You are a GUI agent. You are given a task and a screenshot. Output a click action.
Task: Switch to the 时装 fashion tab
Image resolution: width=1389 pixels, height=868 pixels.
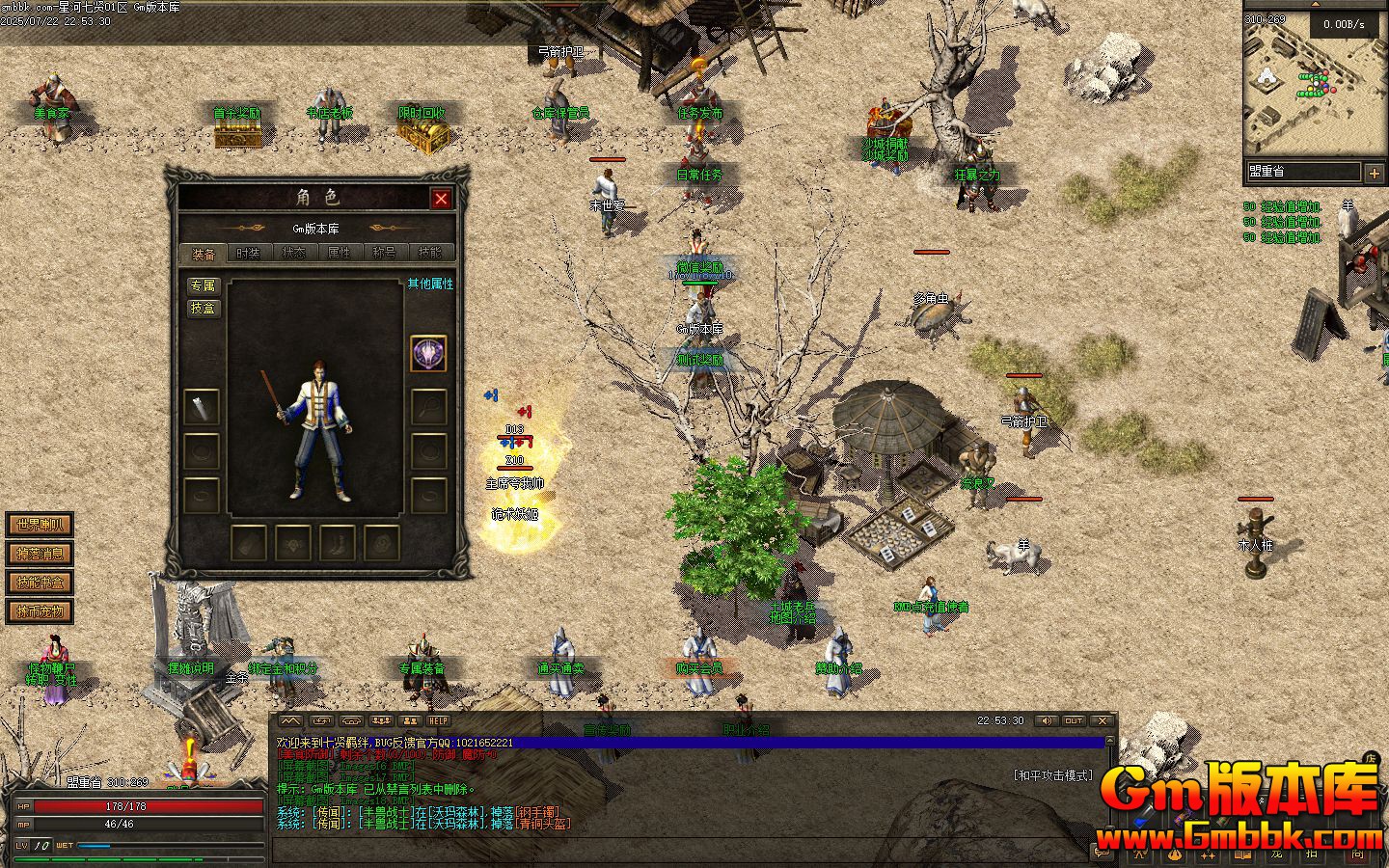(248, 254)
